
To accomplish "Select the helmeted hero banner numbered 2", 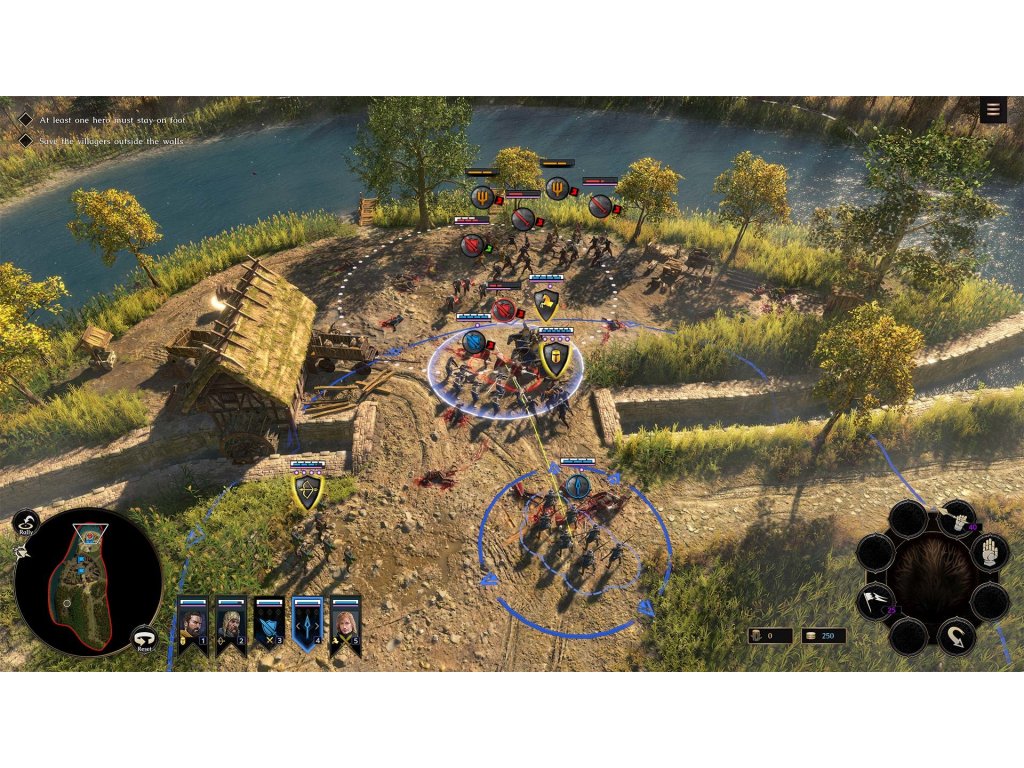I will pyautogui.click(x=231, y=624).
